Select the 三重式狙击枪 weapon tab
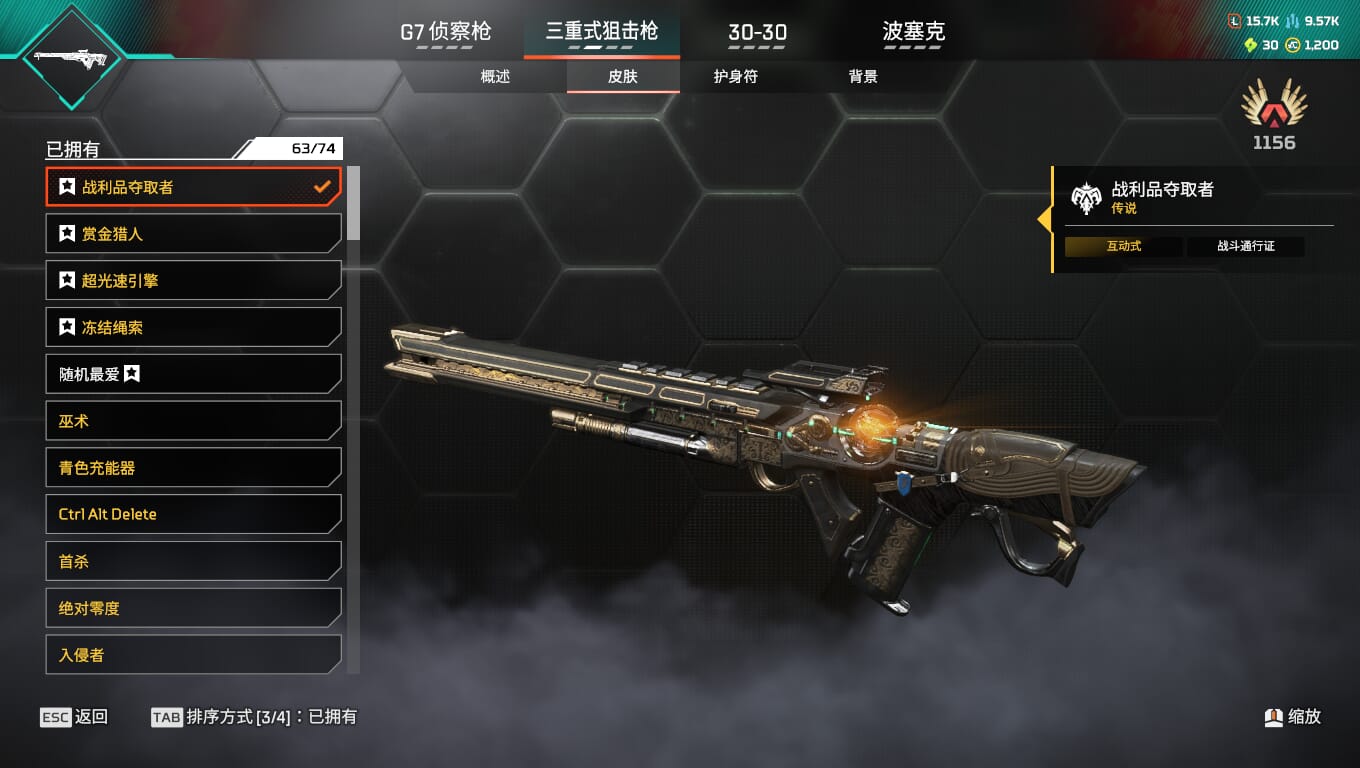1360x768 pixels. tap(601, 32)
